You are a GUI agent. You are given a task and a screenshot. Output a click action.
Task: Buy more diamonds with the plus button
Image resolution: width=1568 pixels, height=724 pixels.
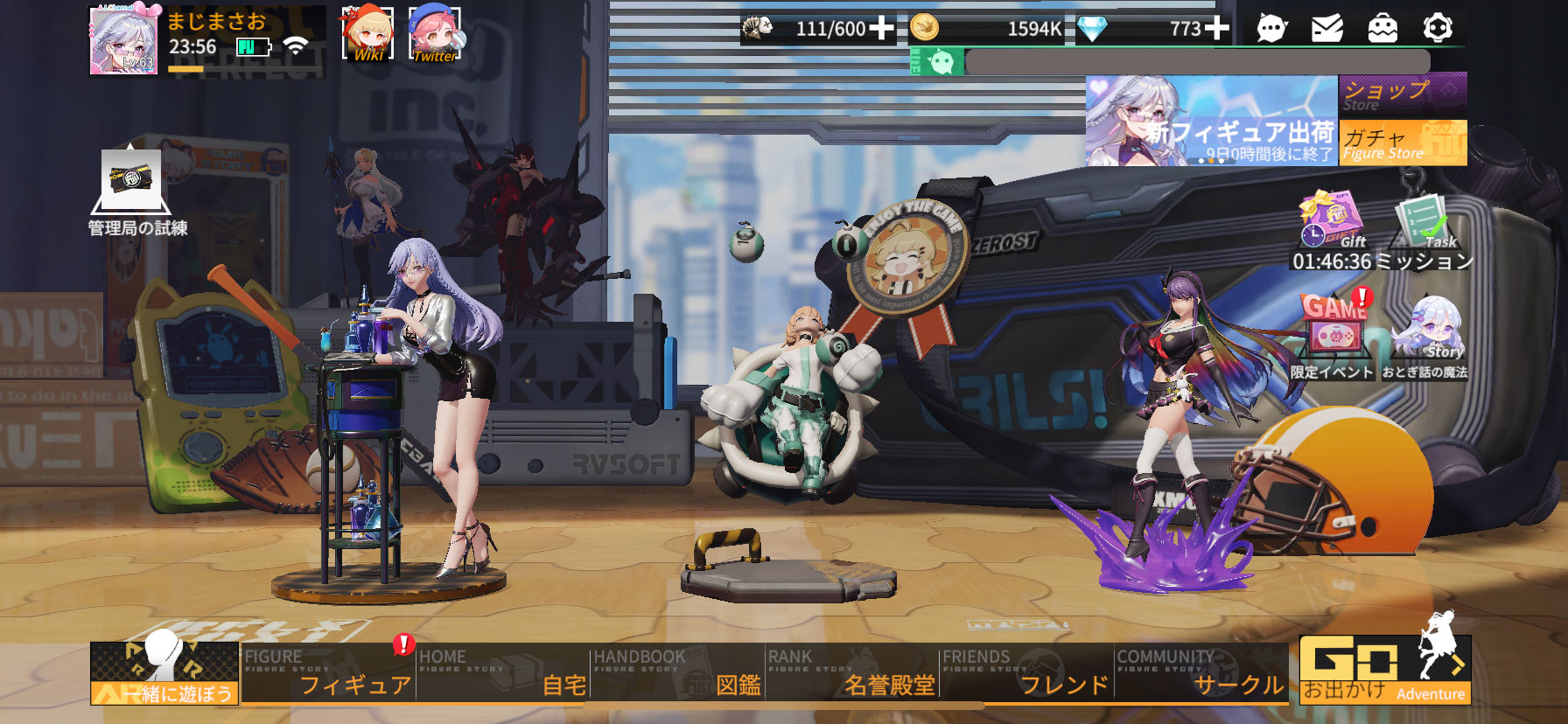pos(1217,29)
